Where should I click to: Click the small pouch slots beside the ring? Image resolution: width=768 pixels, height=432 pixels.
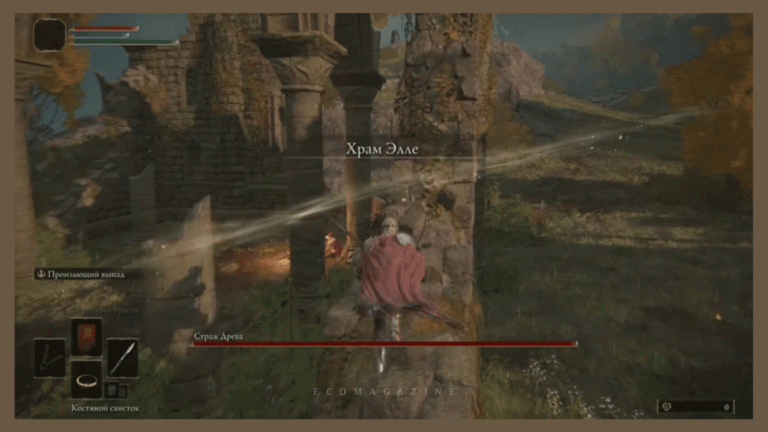tap(116, 390)
